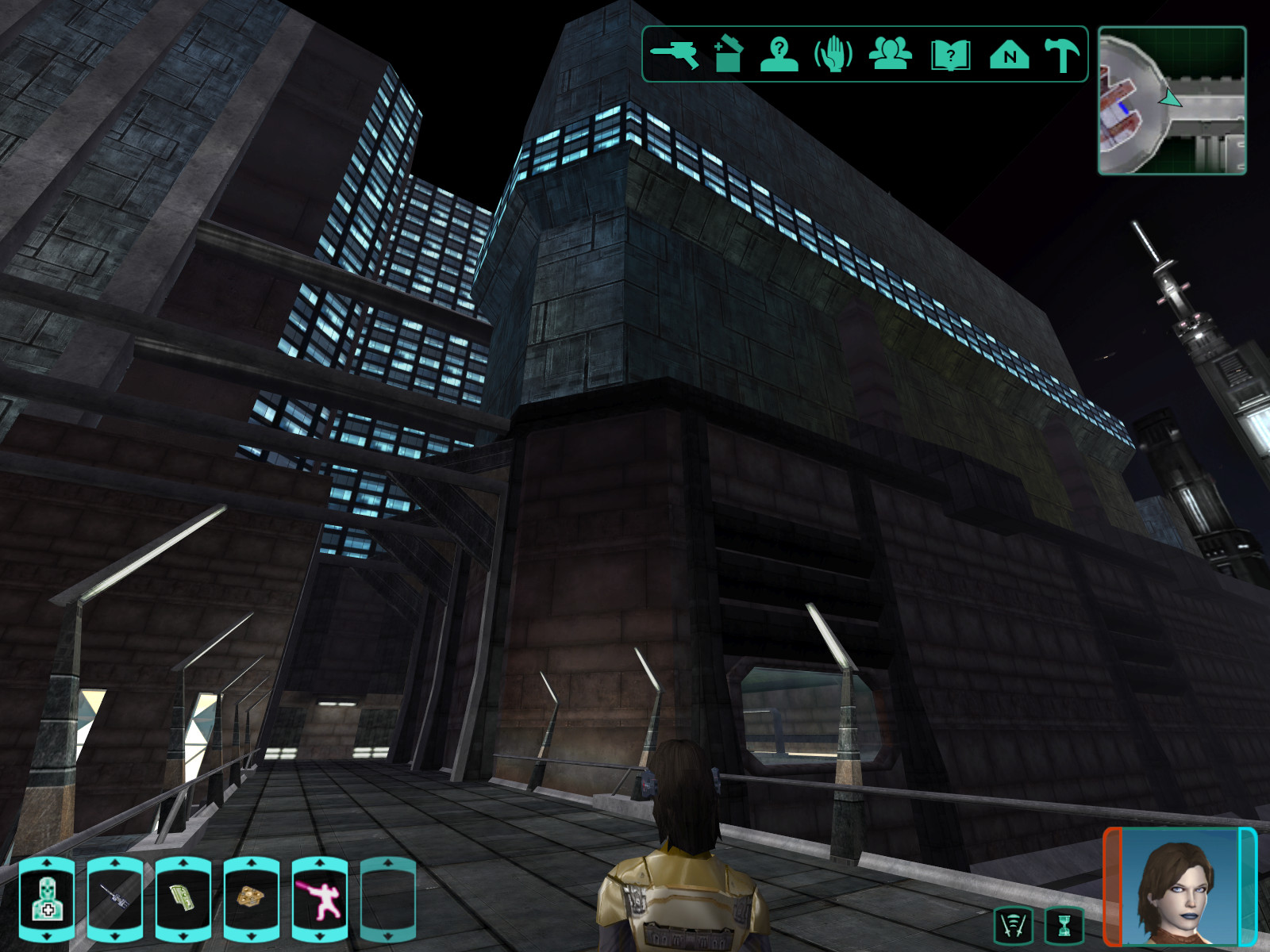This screenshot has width=1270, height=952.
Task: Open the journal book icon
Action: [x=950, y=56]
